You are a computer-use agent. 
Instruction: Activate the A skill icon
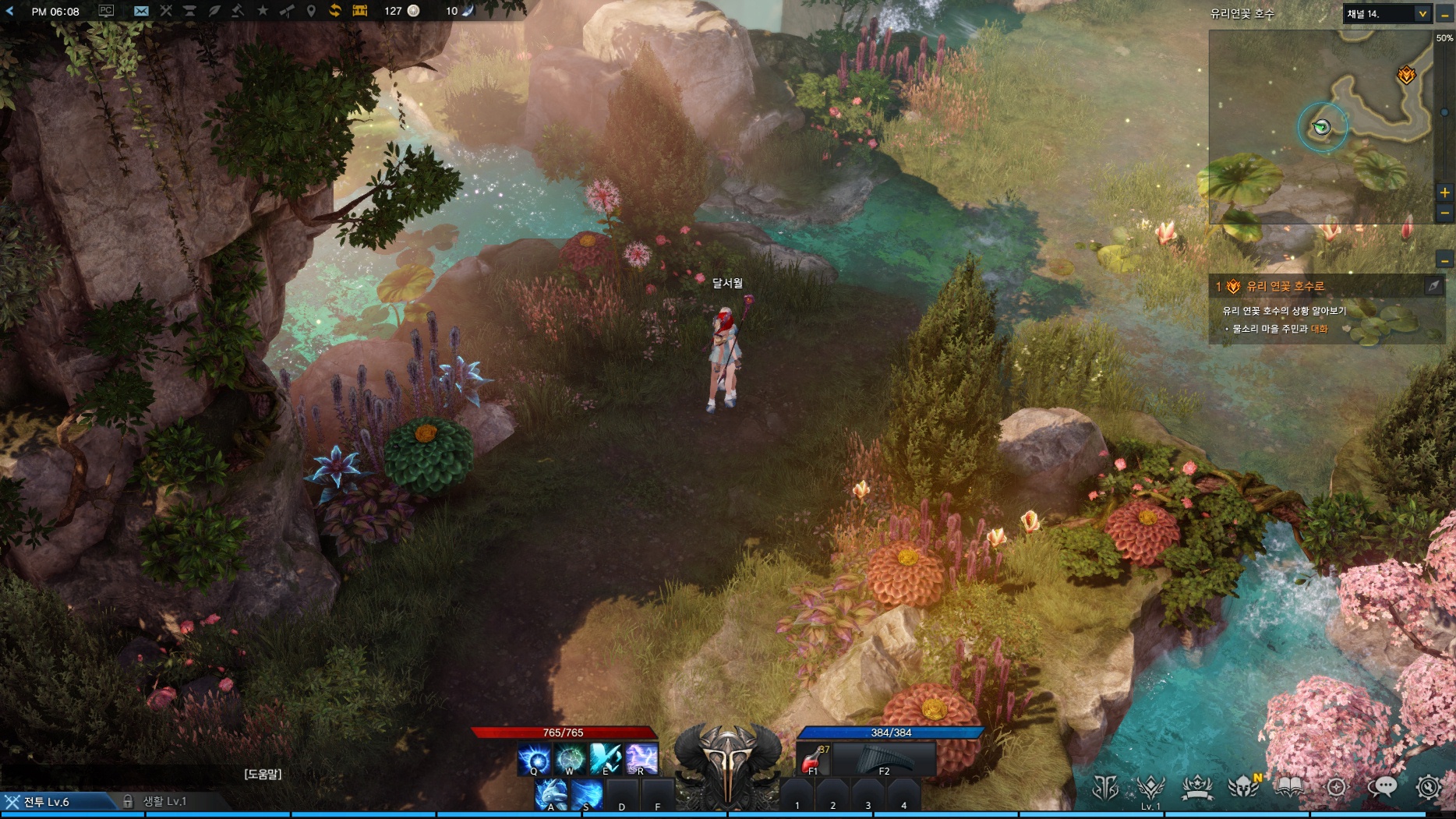551,795
